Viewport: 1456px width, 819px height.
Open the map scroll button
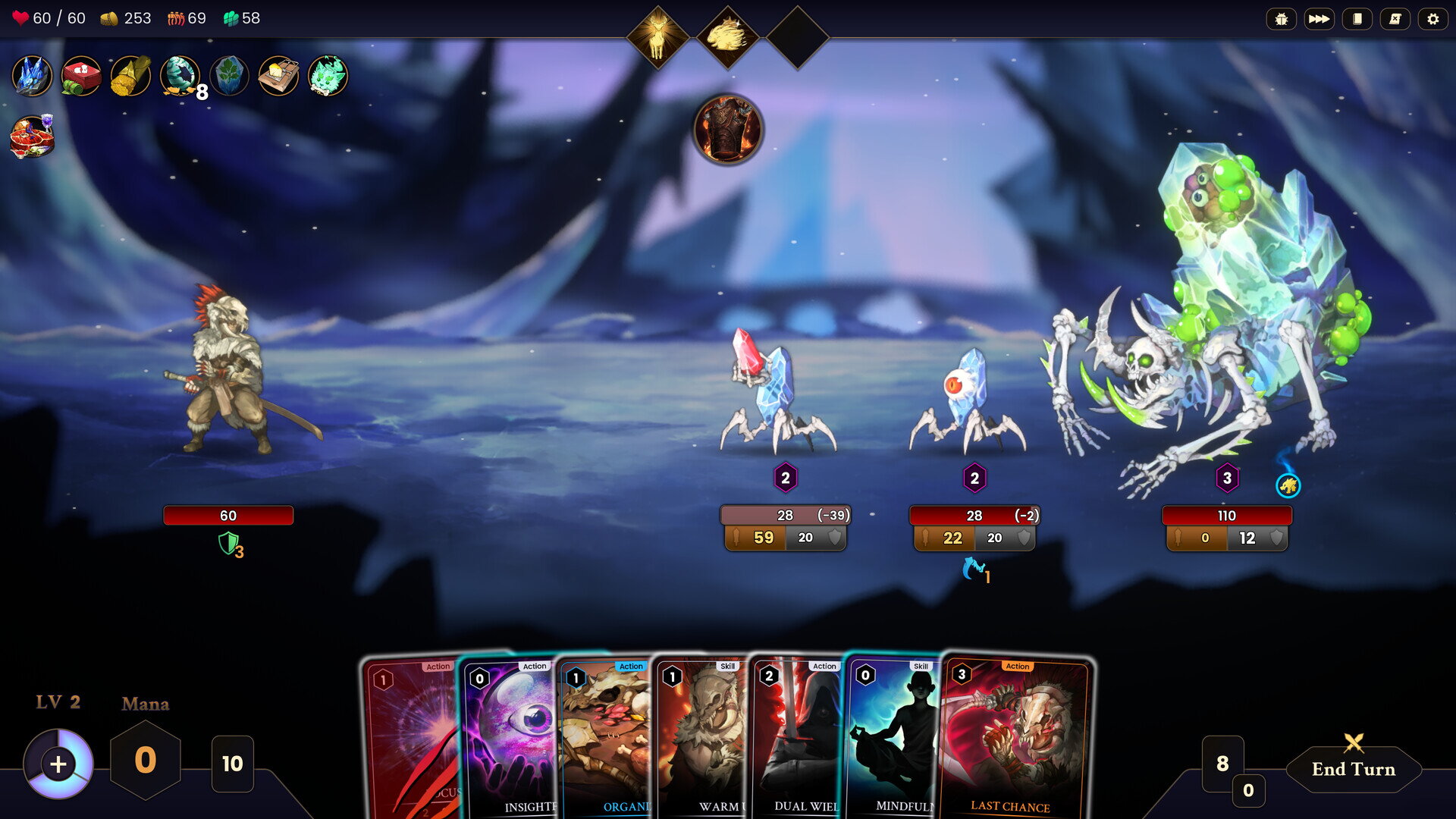(1395, 19)
